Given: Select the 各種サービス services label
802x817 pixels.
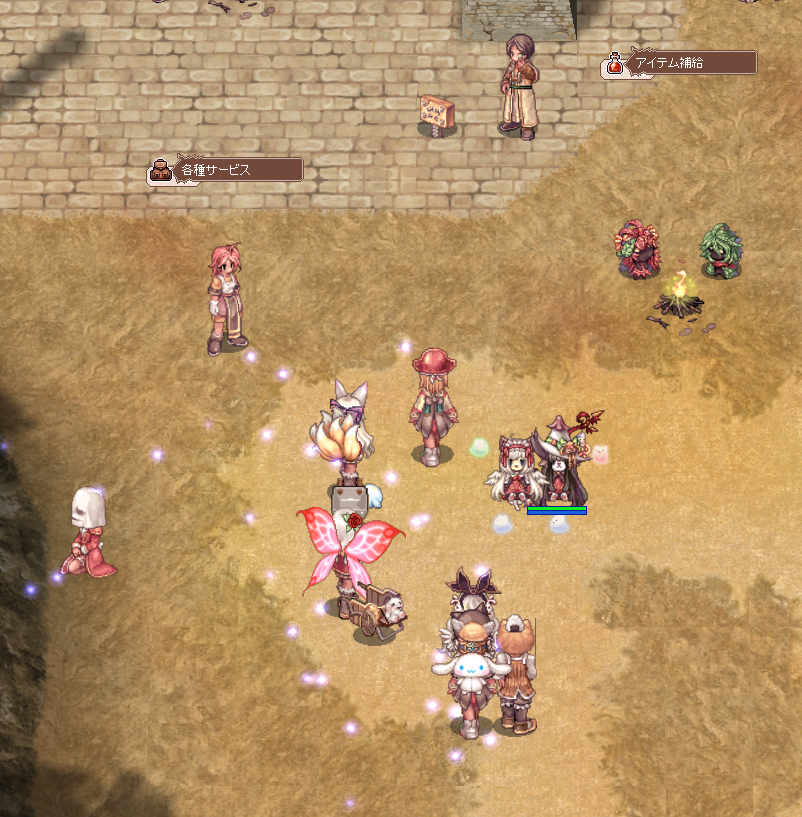Looking at the screenshot, I should [227, 170].
